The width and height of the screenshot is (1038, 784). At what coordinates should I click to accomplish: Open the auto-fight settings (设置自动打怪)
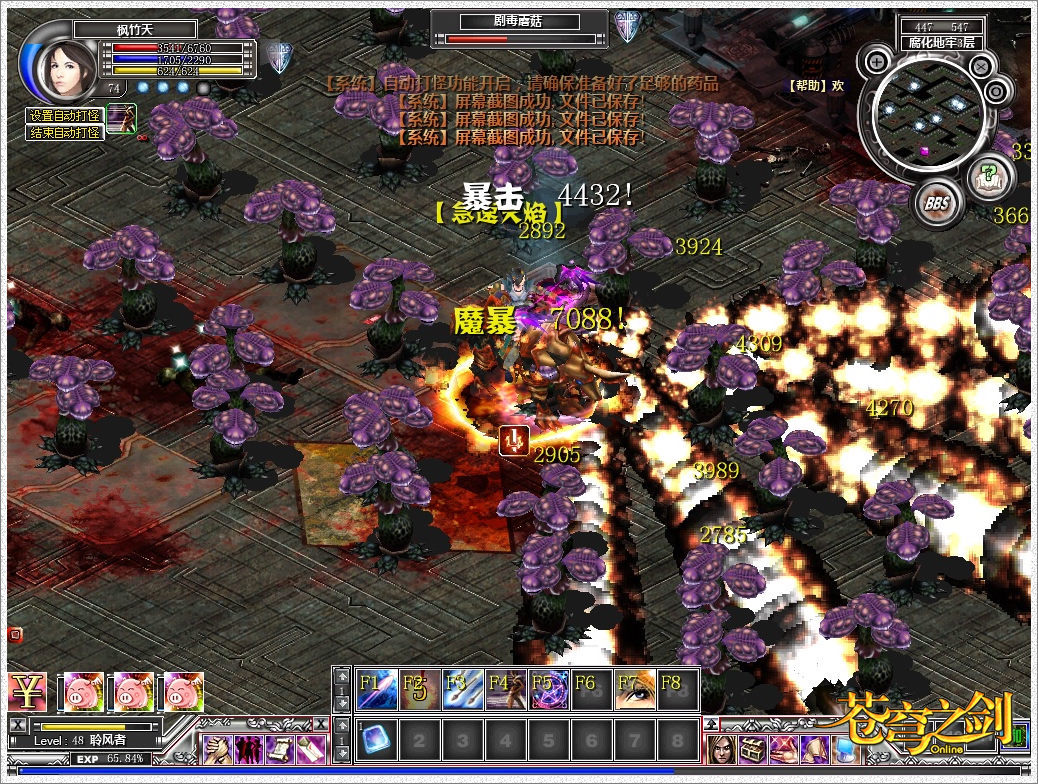pyautogui.click(x=65, y=116)
